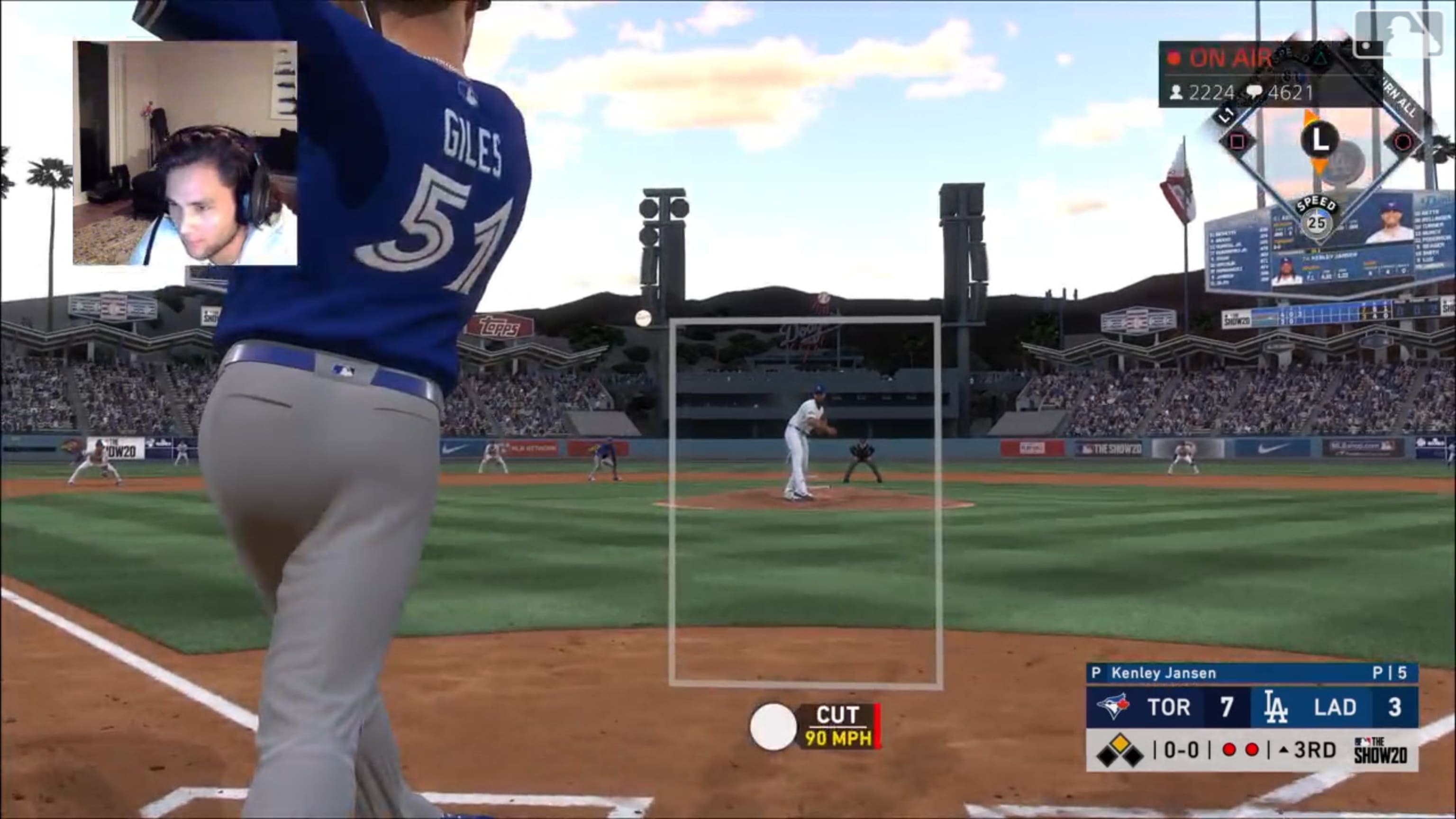
Task: Click the chat bubble icon next to 4621
Action: click(1256, 92)
